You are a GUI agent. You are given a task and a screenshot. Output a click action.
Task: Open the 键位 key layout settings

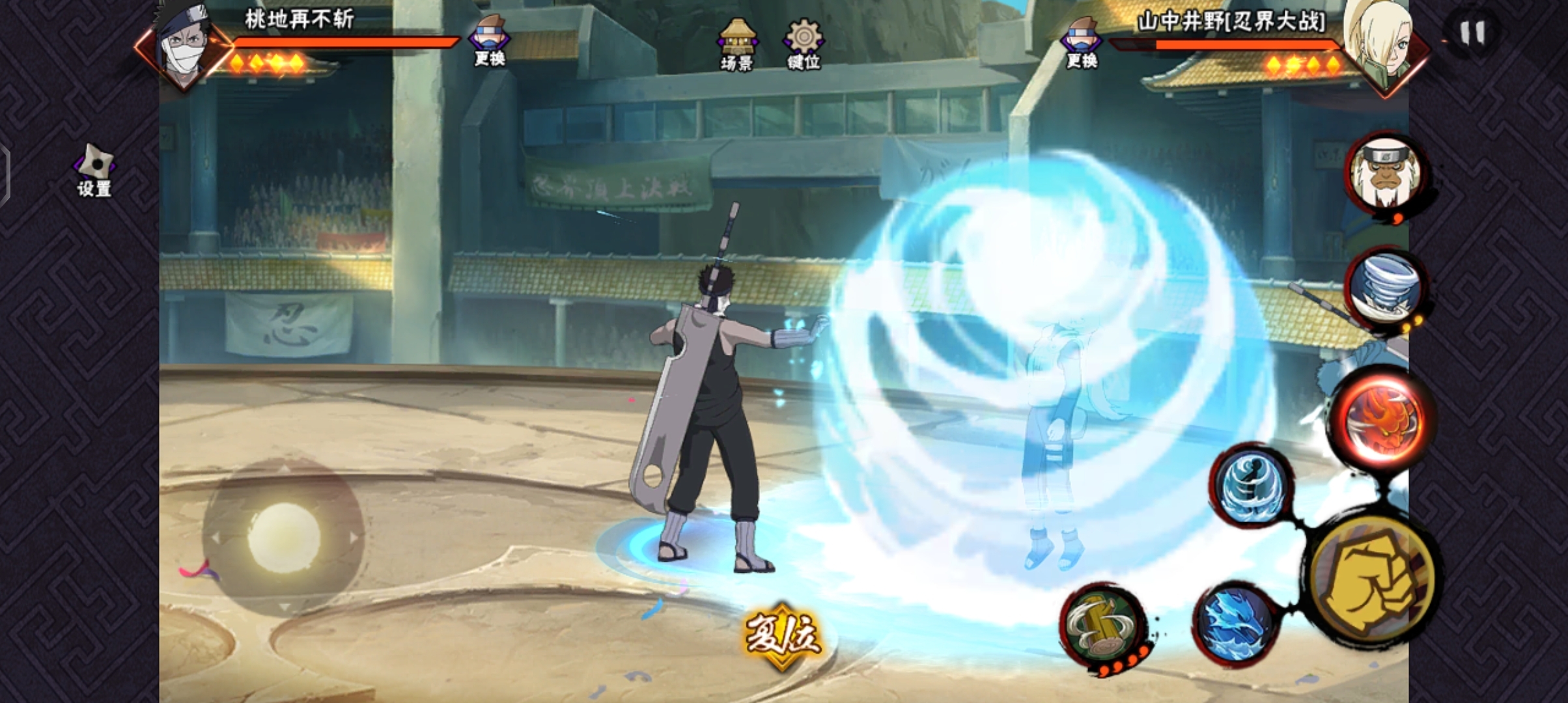pos(804,44)
